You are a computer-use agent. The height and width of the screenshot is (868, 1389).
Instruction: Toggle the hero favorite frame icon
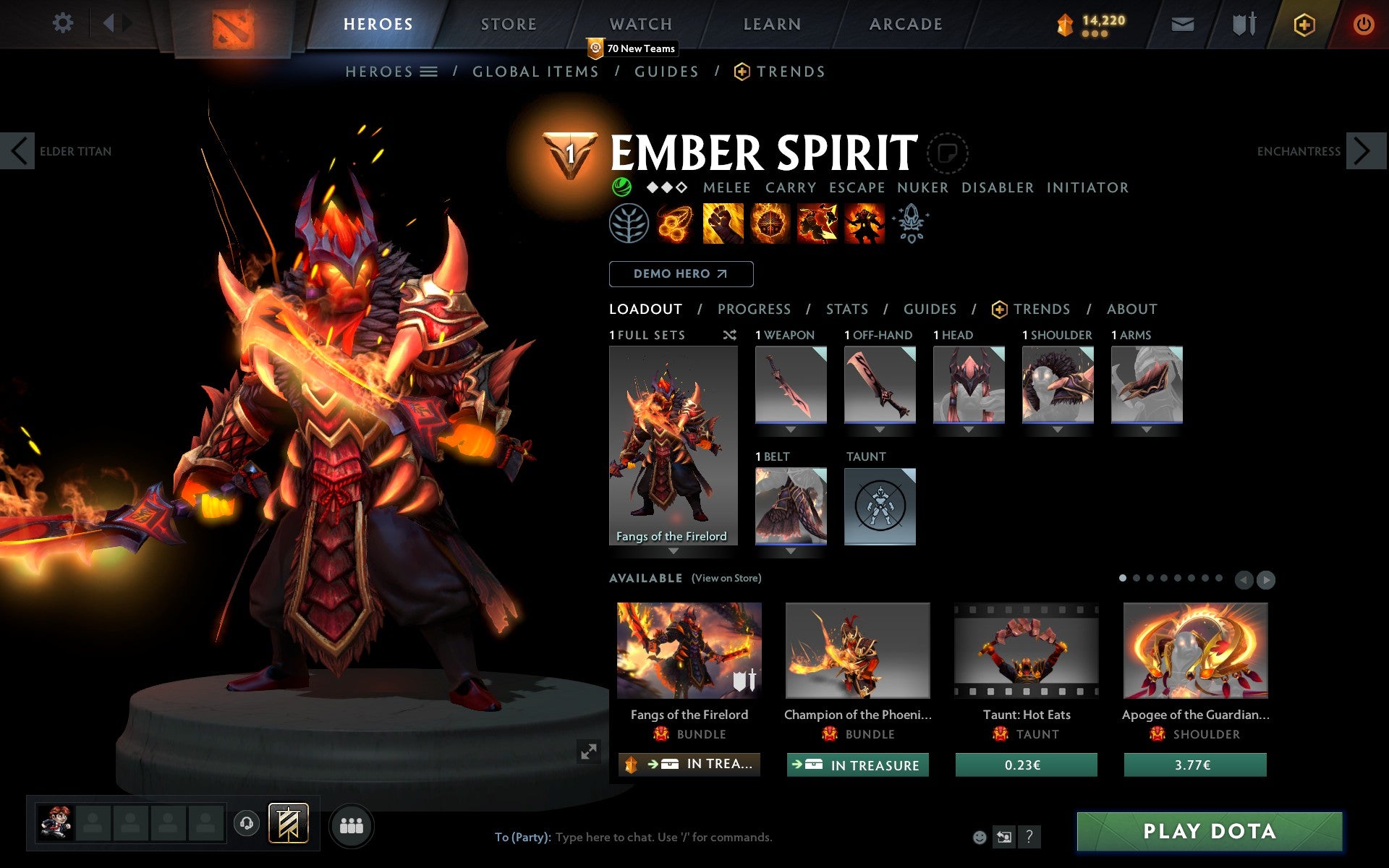(948, 153)
